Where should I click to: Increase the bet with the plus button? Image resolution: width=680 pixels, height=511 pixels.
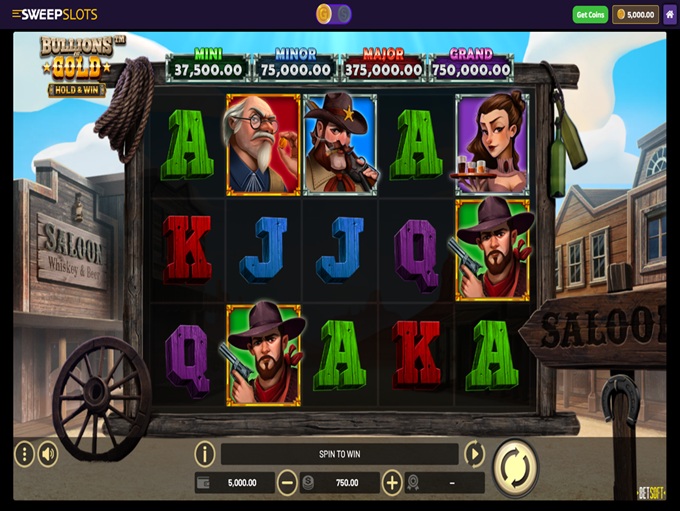coord(392,483)
